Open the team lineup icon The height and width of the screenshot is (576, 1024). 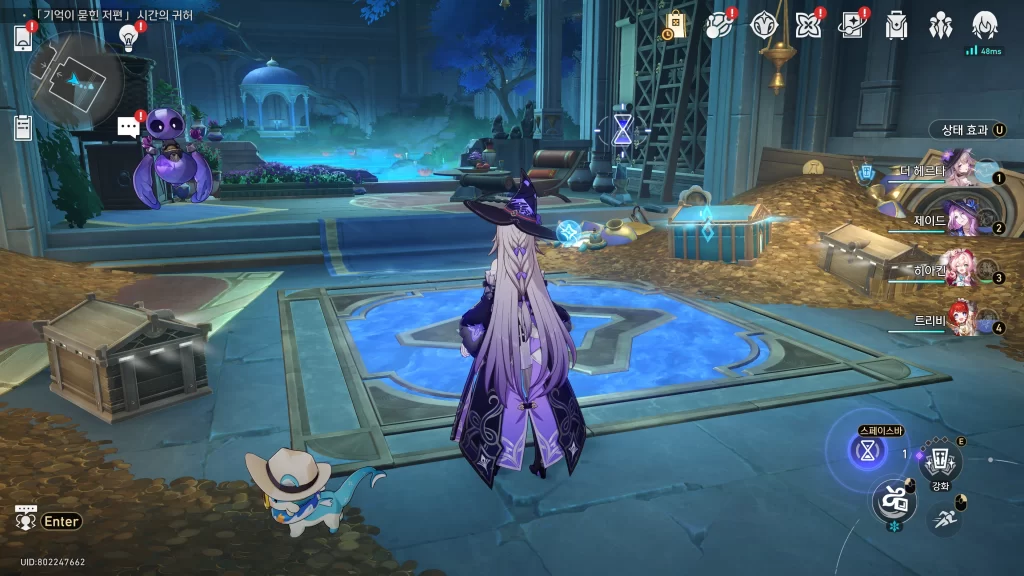[940, 26]
